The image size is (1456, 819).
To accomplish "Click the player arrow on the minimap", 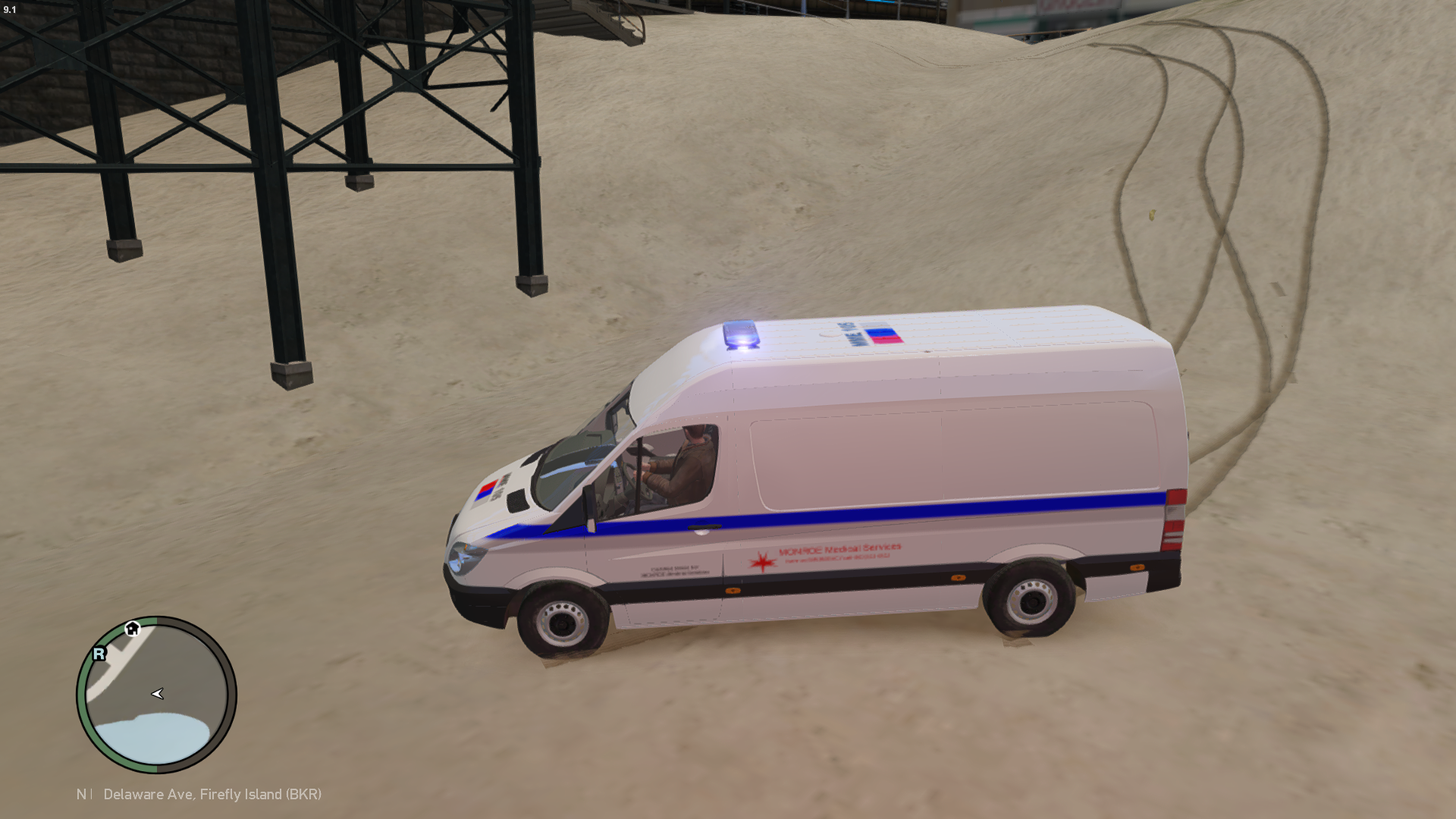I will pyautogui.click(x=158, y=694).
